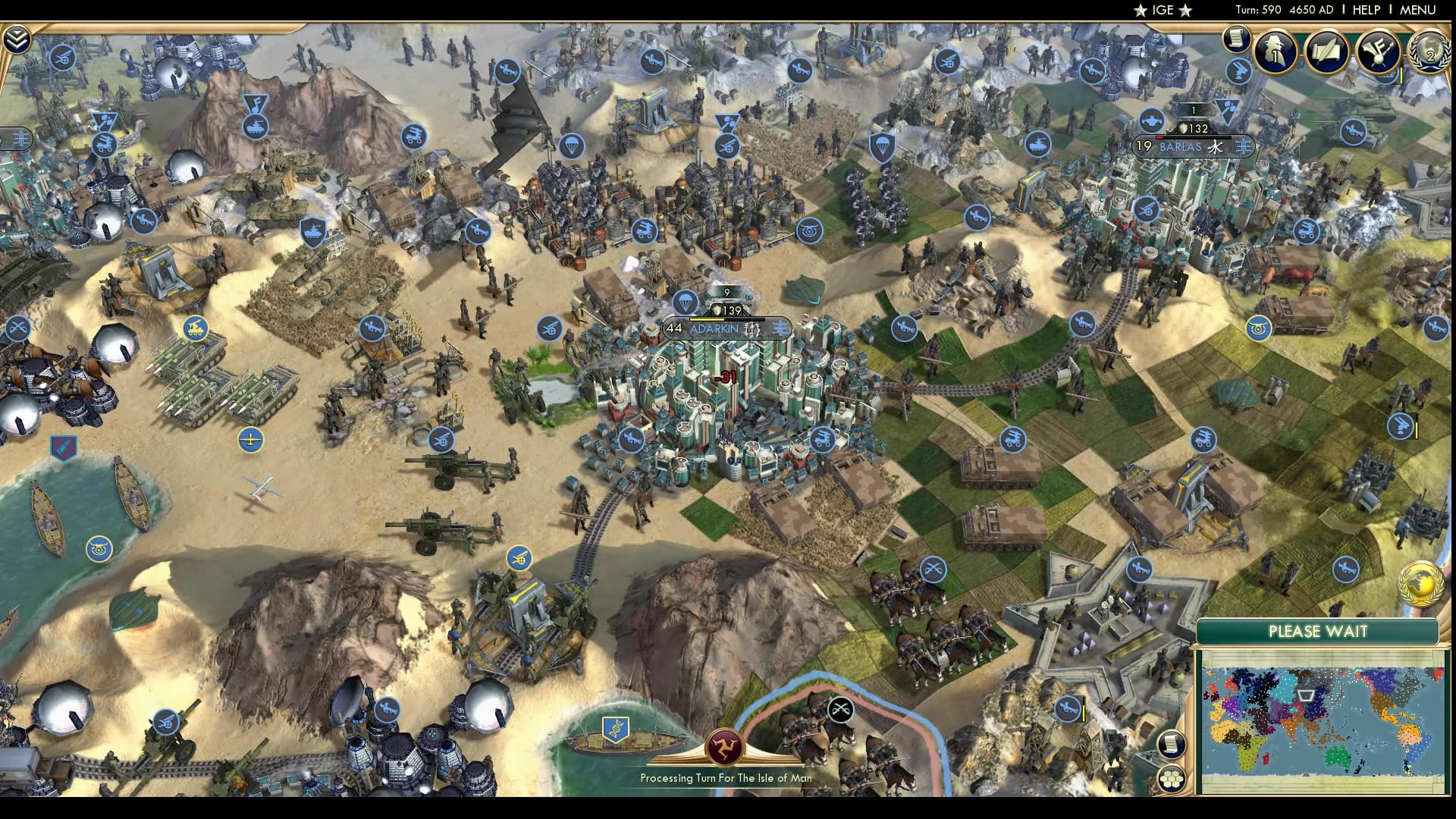Select the anti-air gun unit flag top-left
Viewport: 1456px width, 819px height.
point(64,57)
